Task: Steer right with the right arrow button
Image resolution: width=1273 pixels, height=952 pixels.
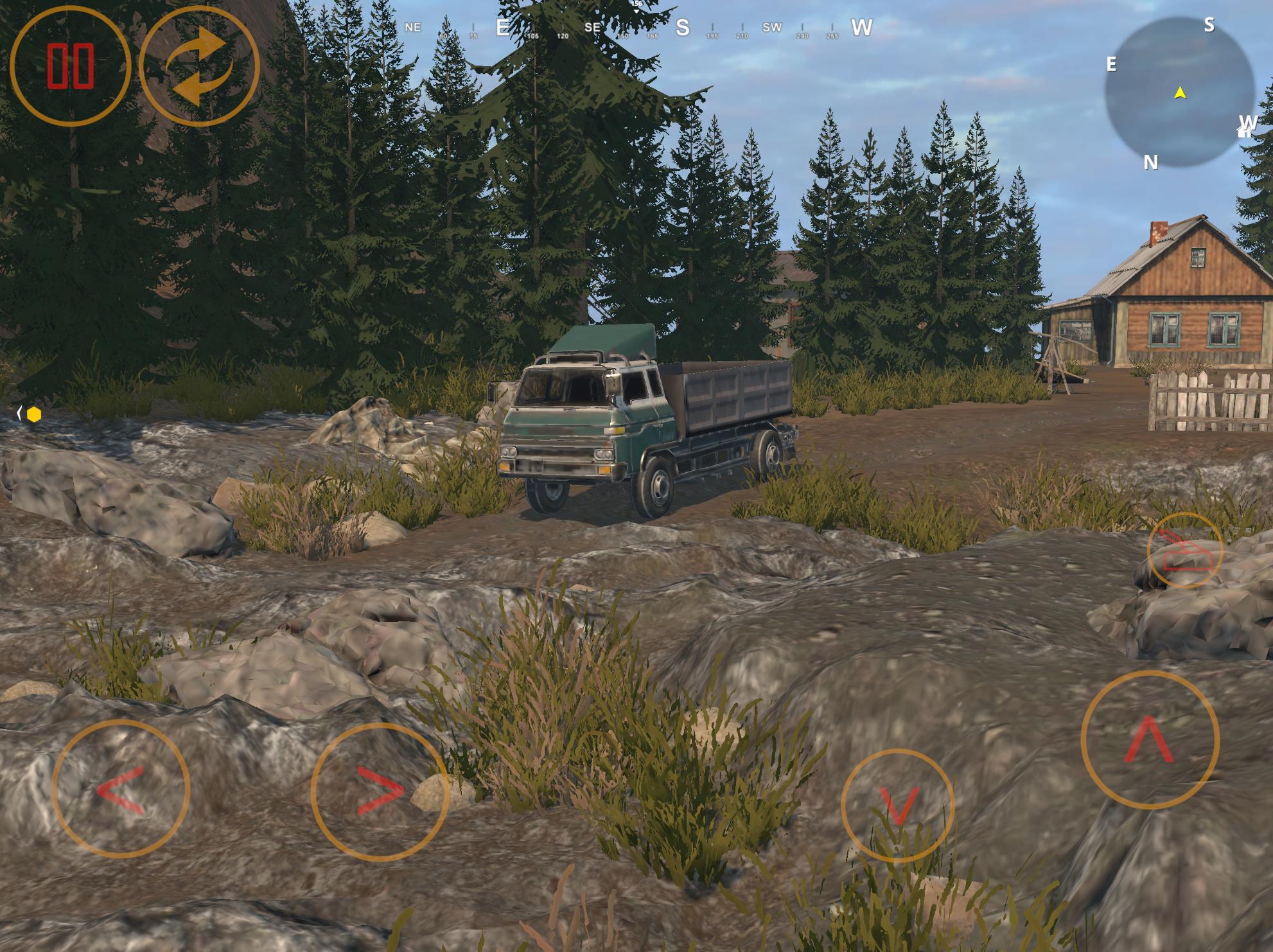Action: [x=380, y=792]
